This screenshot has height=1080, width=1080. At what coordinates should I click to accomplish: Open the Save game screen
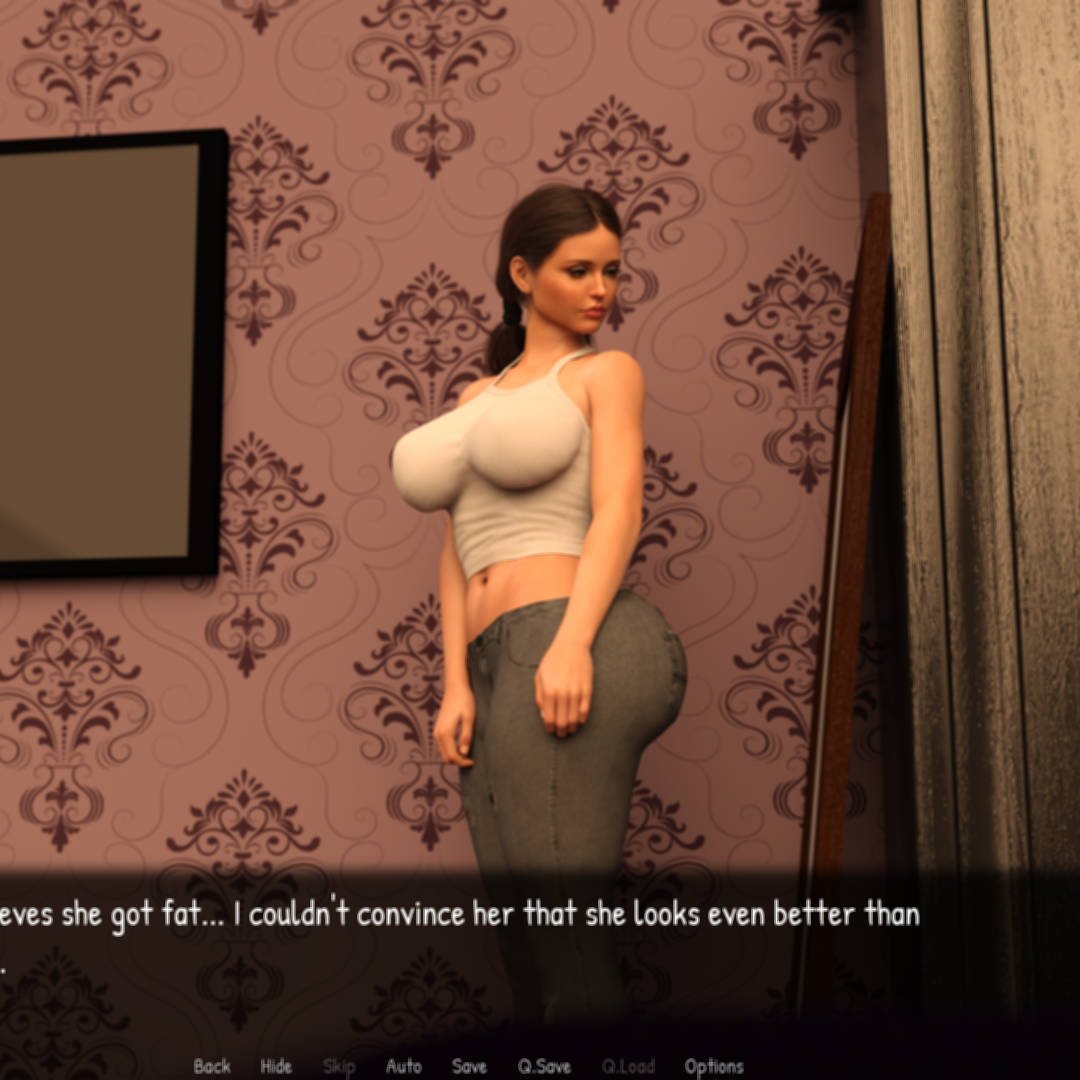click(x=469, y=1066)
